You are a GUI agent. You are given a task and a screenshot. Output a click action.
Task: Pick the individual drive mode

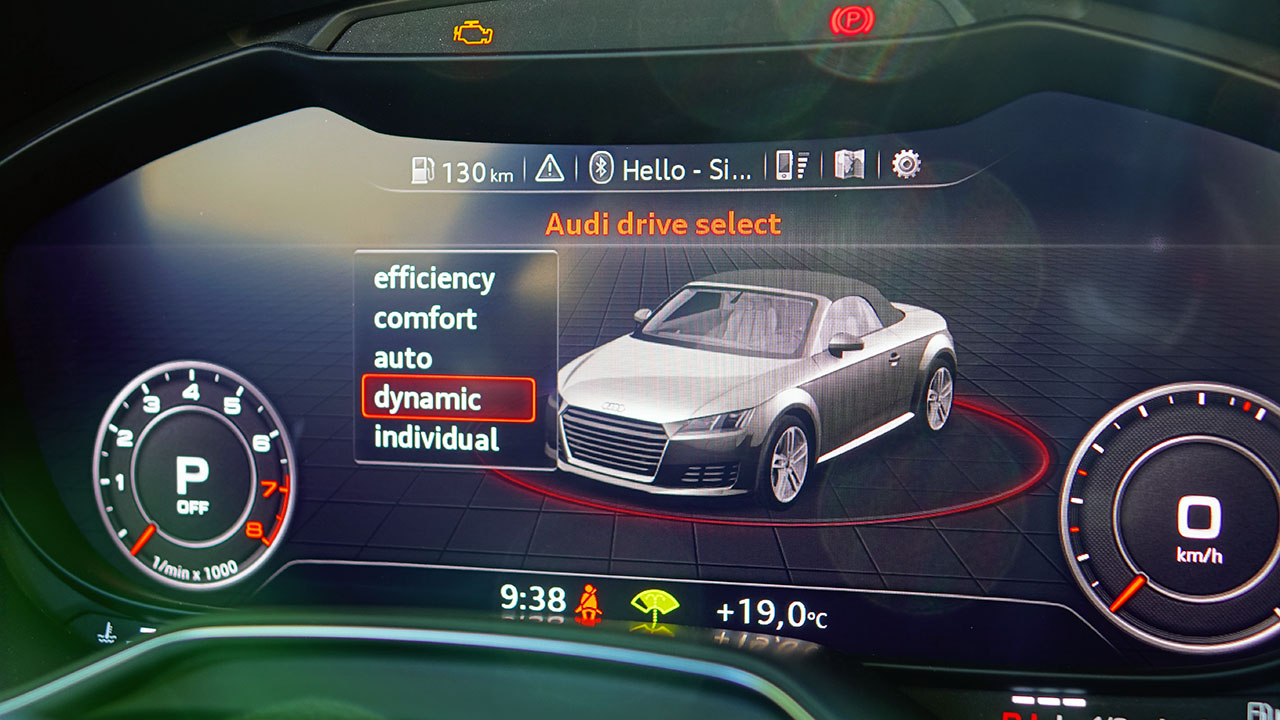pyautogui.click(x=436, y=438)
